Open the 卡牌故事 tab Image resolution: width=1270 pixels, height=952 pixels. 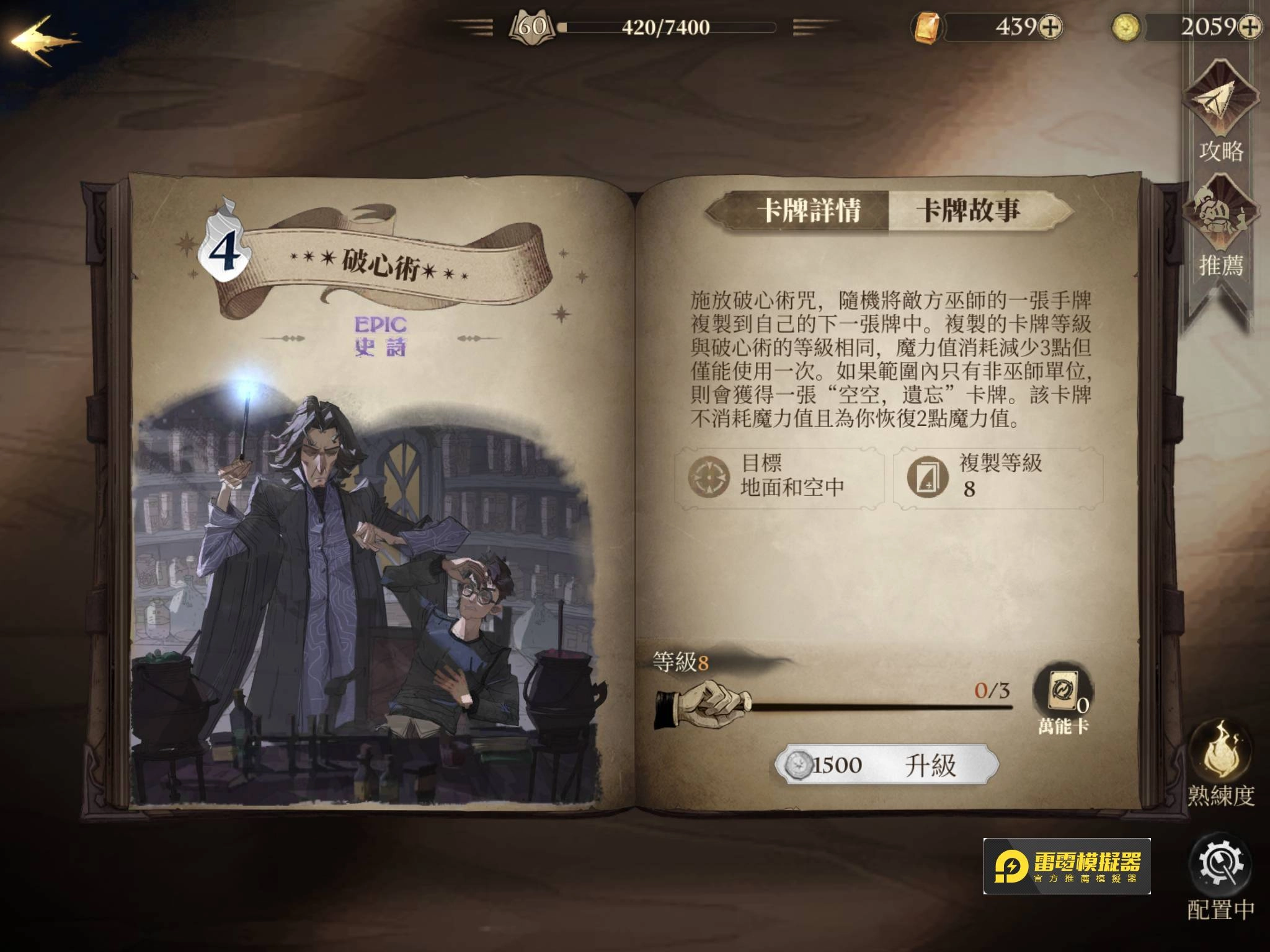coord(969,211)
